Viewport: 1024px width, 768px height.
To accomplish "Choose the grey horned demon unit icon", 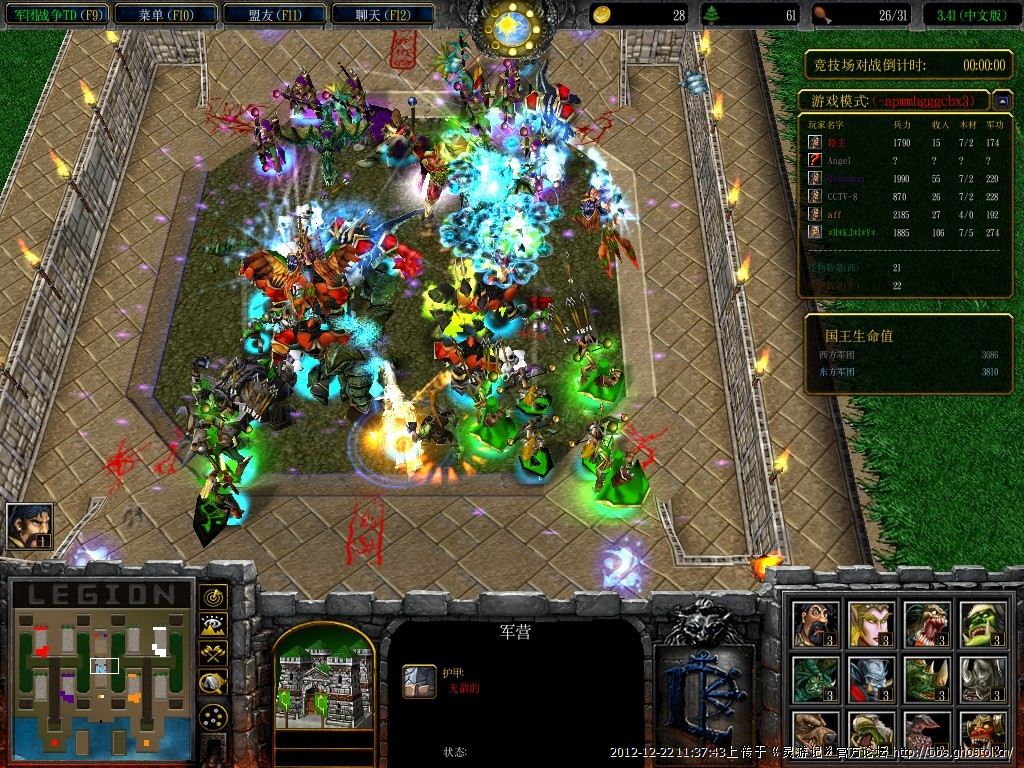I will (x=981, y=680).
